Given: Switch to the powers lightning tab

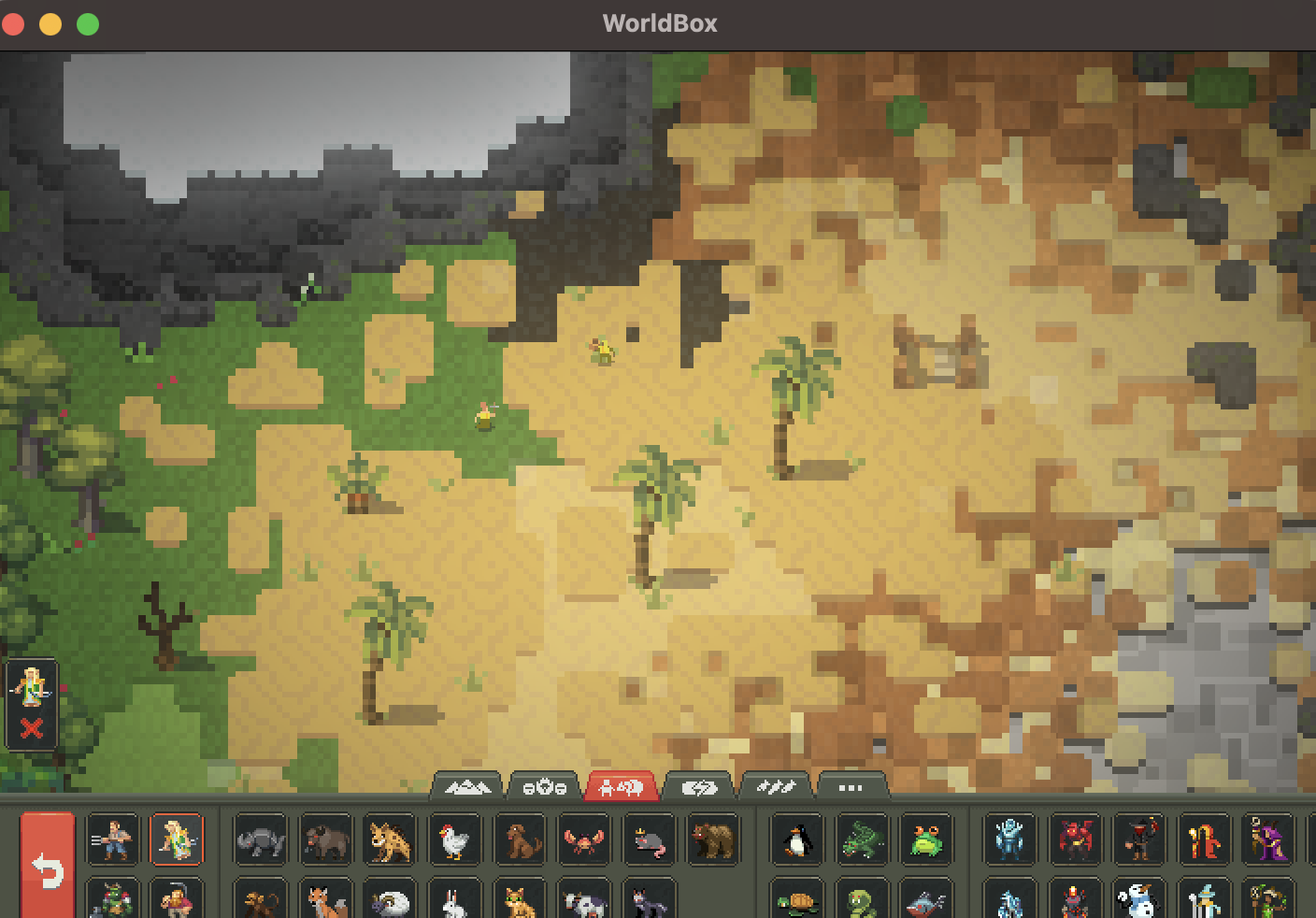Looking at the screenshot, I should [699, 788].
